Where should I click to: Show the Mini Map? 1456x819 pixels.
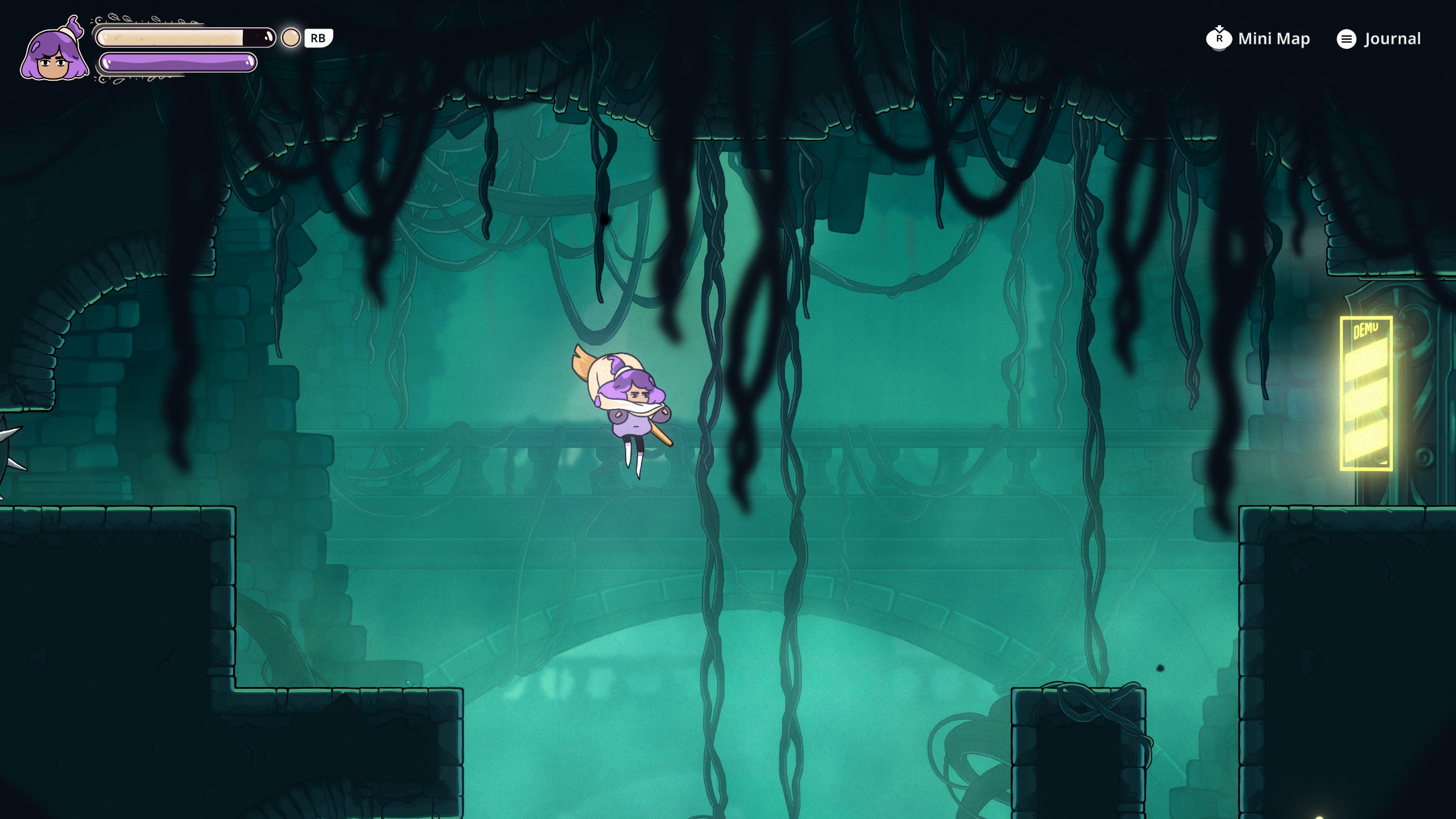[1258, 39]
